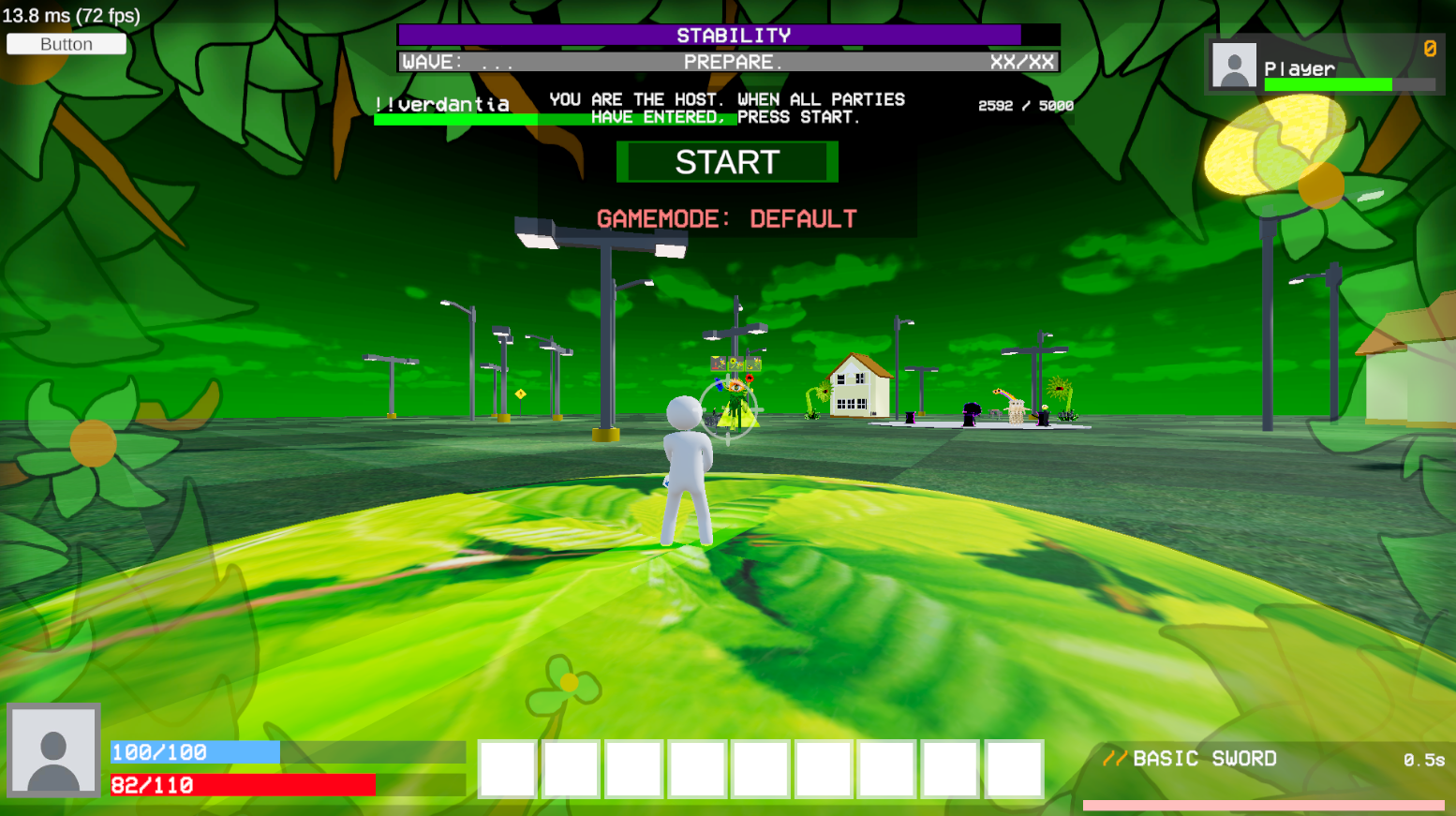This screenshot has height=816, width=1456.
Task: Click the green START button
Action: coord(727,162)
